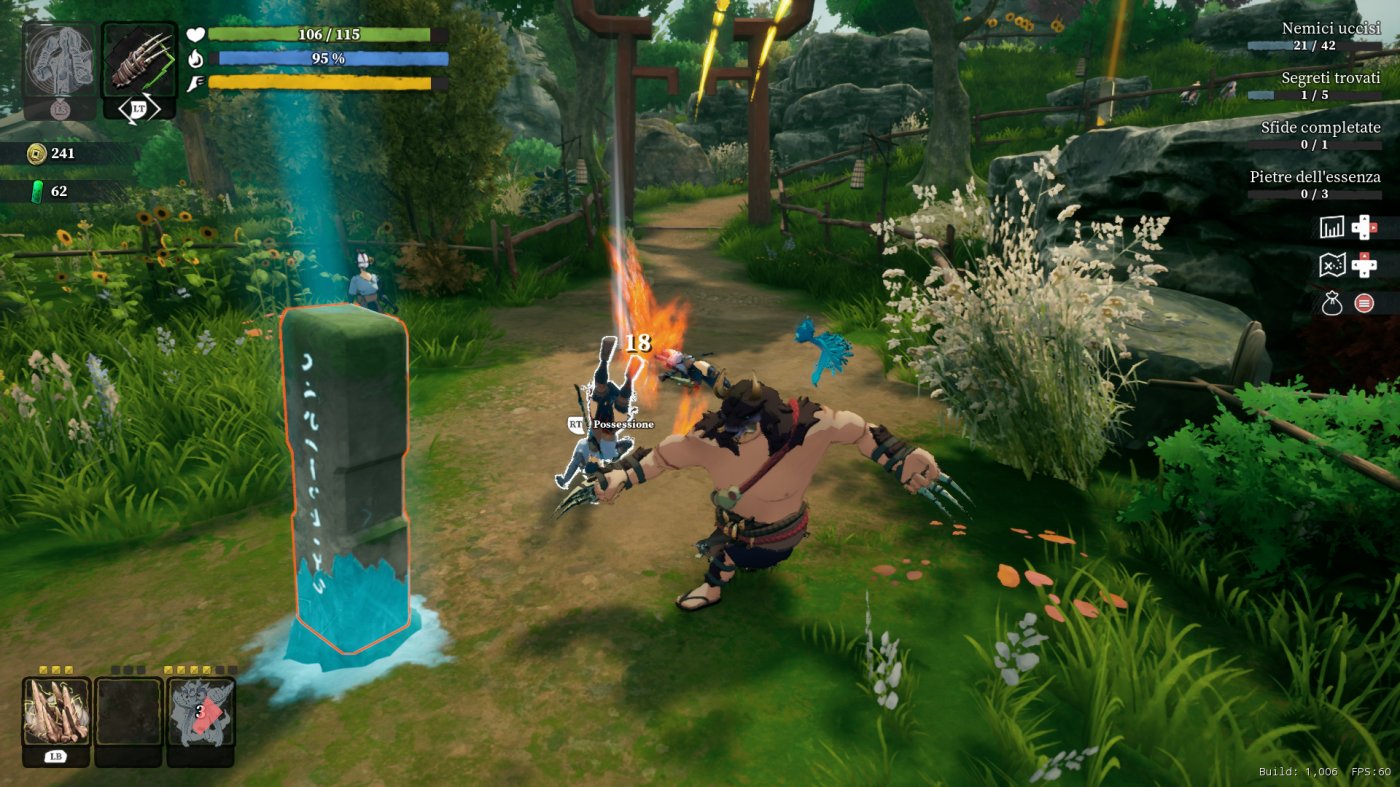The height and width of the screenshot is (787, 1400).
Task: Click the heart health icon
Action: click(x=196, y=35)
